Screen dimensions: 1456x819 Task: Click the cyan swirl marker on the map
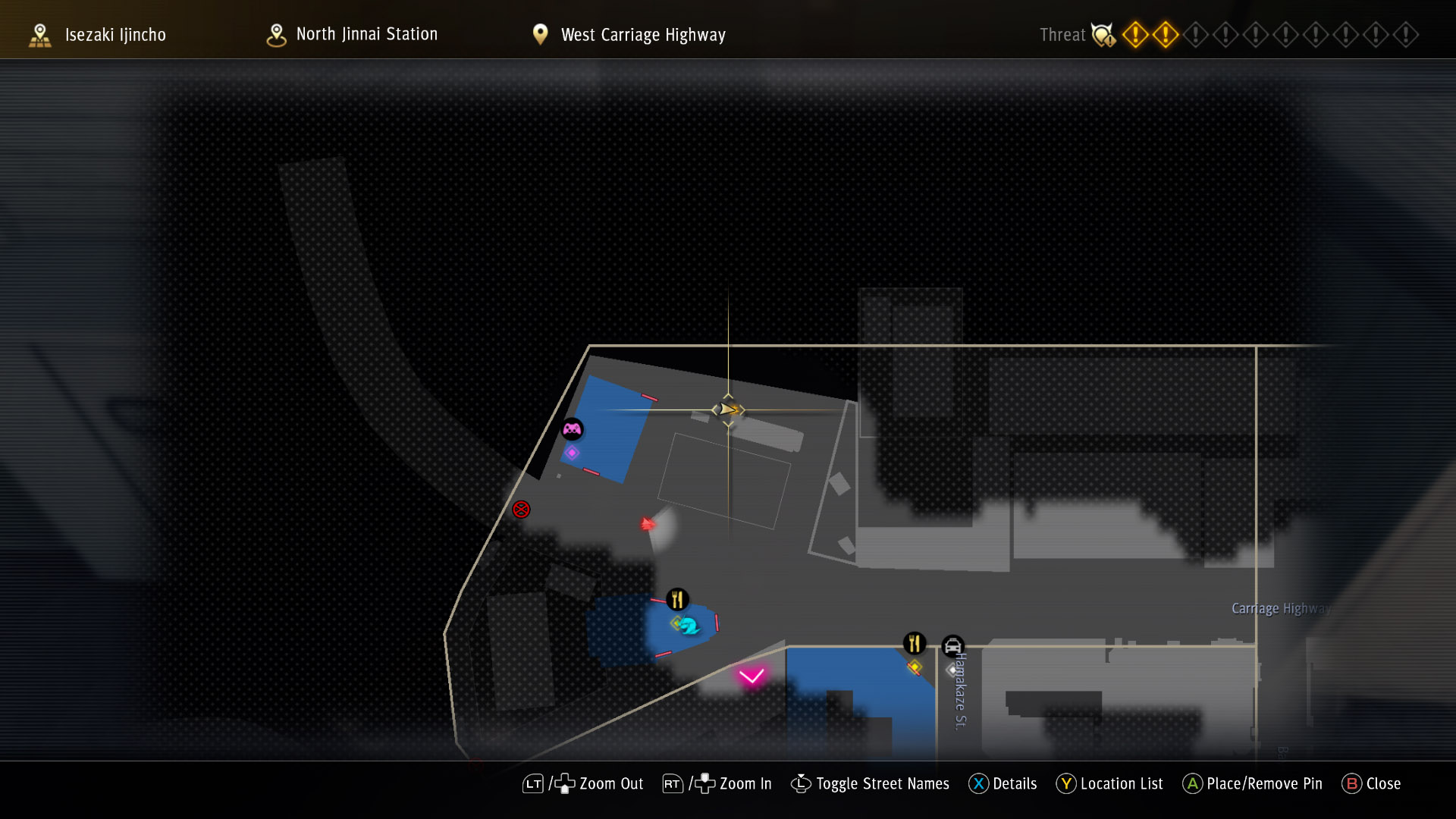[x=689, y=626]
